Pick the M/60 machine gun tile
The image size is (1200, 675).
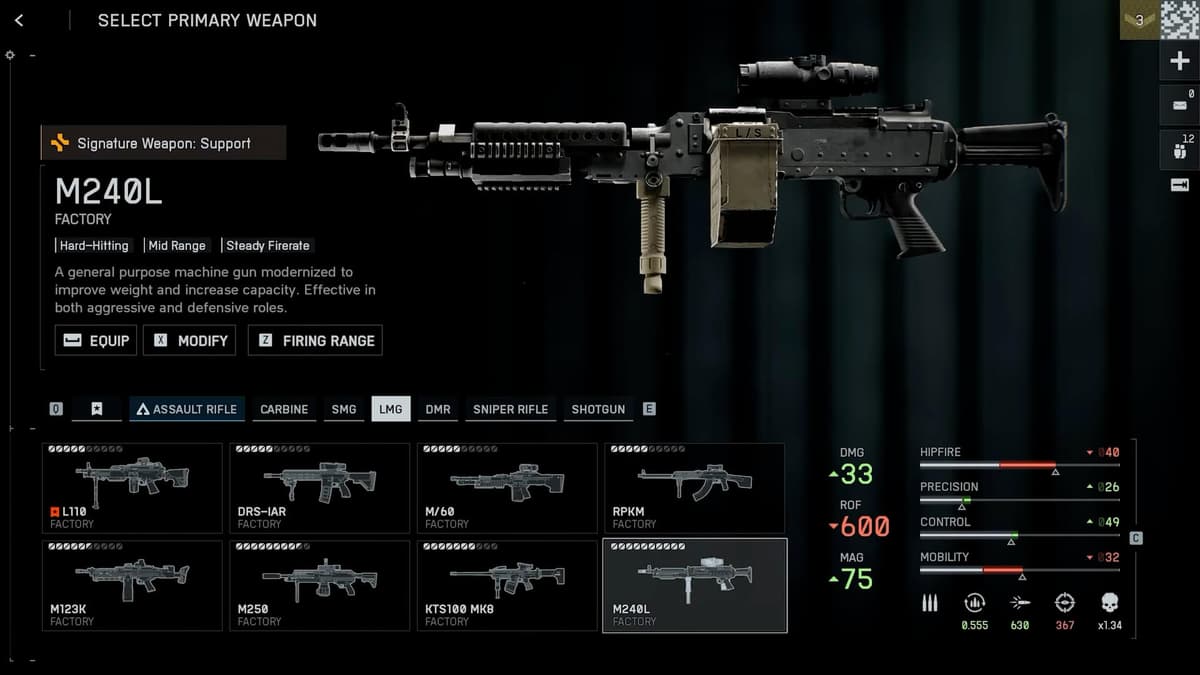coord(507,488)
